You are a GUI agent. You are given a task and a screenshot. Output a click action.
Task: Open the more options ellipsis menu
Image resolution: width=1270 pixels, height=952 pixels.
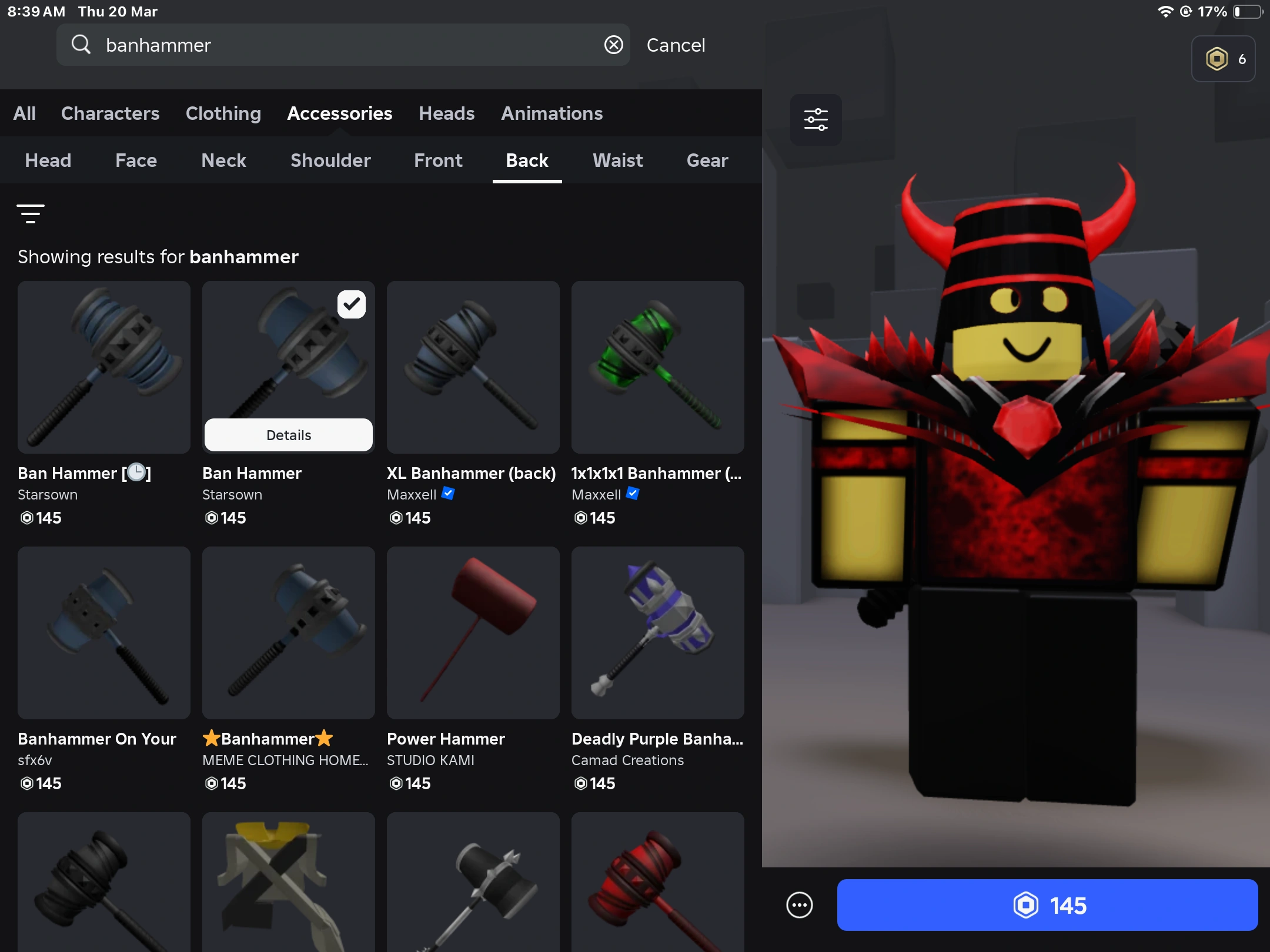[x=798, y=905]
